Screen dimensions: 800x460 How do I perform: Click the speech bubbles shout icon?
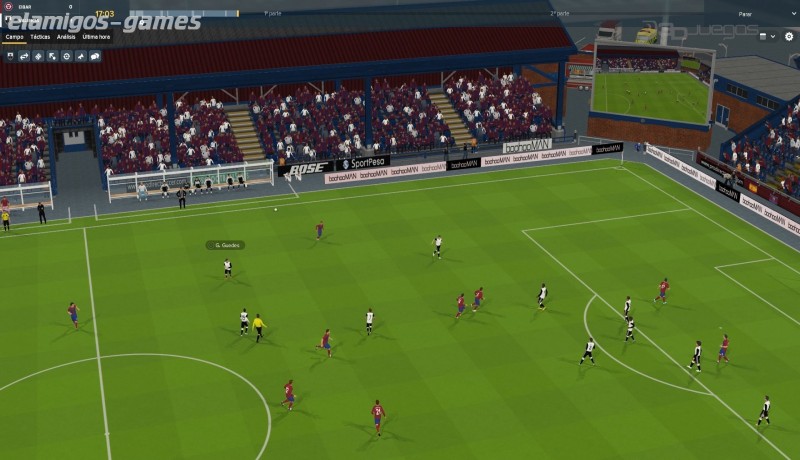click(95, 56)
